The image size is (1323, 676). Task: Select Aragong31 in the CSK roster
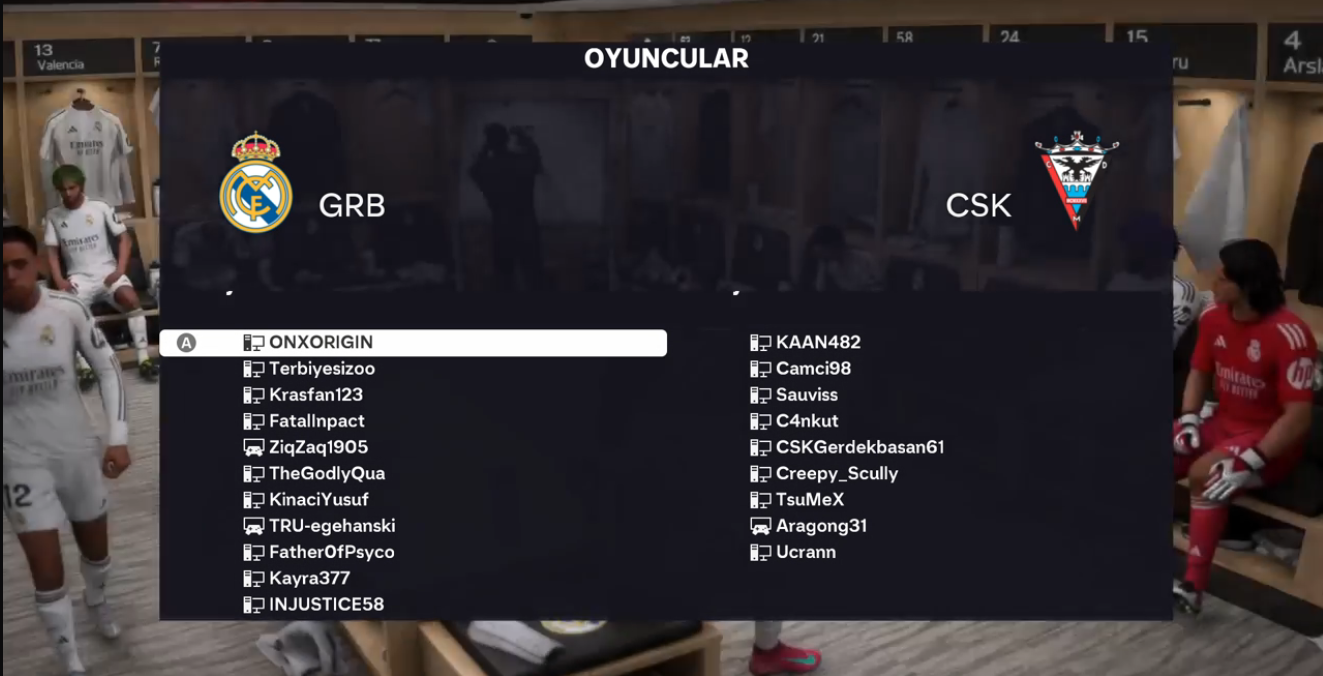(820, 526)
